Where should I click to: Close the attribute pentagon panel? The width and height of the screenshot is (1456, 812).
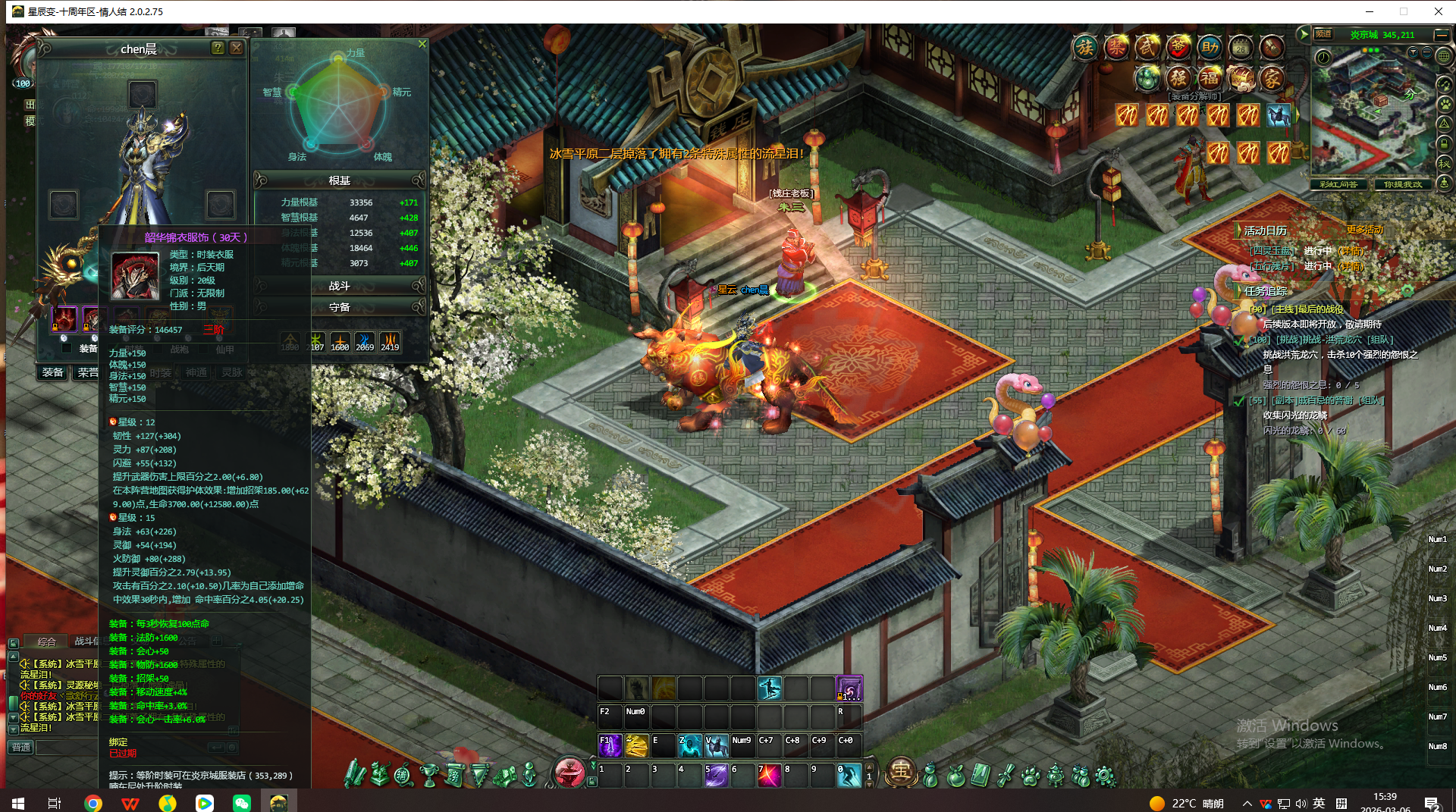point(422,44)
